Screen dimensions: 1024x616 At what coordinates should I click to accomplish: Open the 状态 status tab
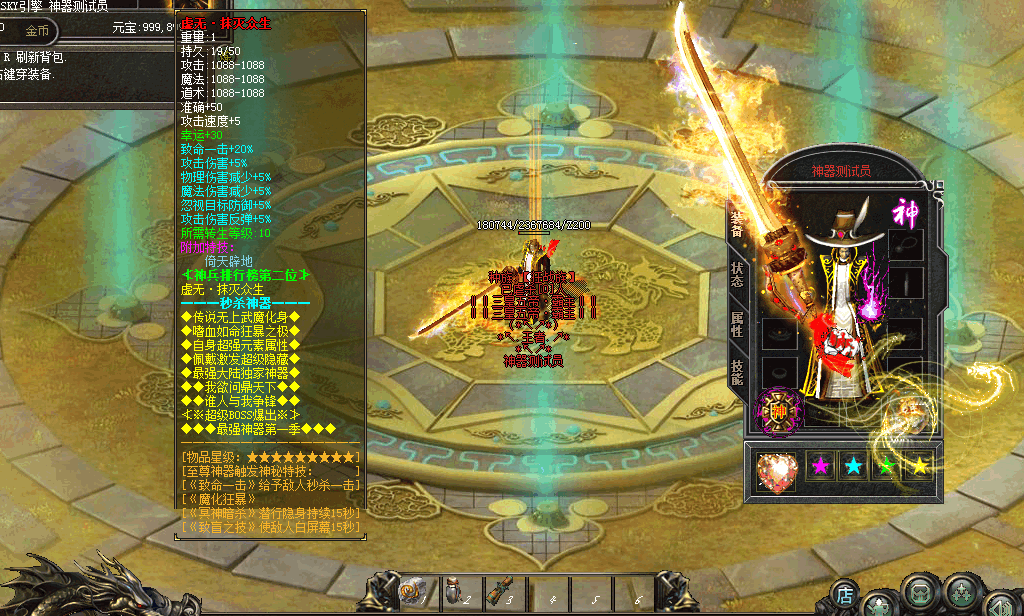(736, 274)
